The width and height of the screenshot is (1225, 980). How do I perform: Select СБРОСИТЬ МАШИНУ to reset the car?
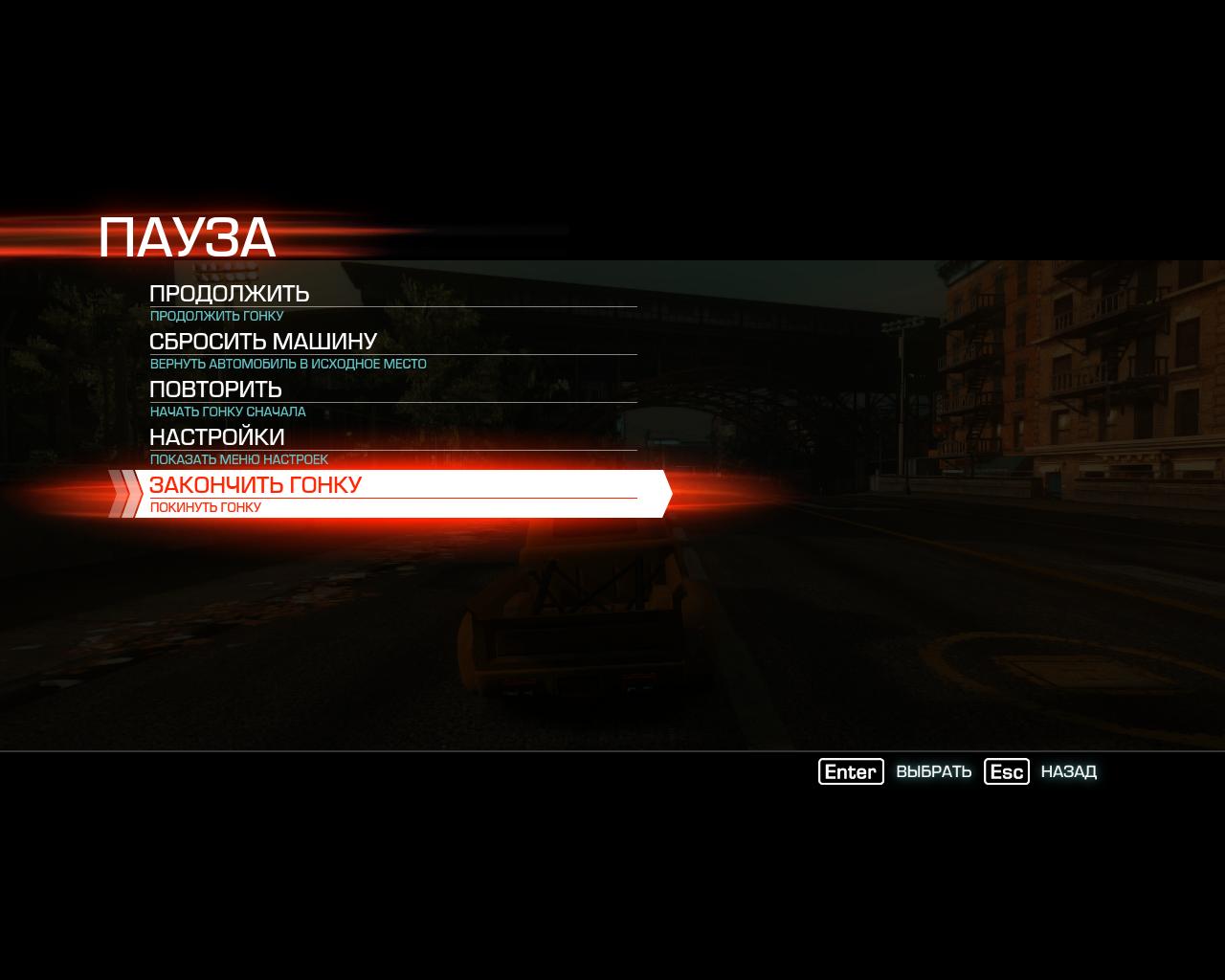click(263, 342)
